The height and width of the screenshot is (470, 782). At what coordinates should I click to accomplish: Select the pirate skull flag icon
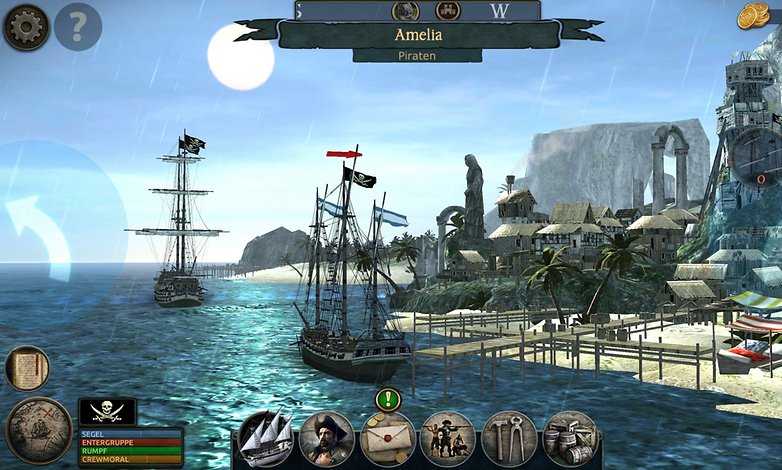click(x=107, y=412)
